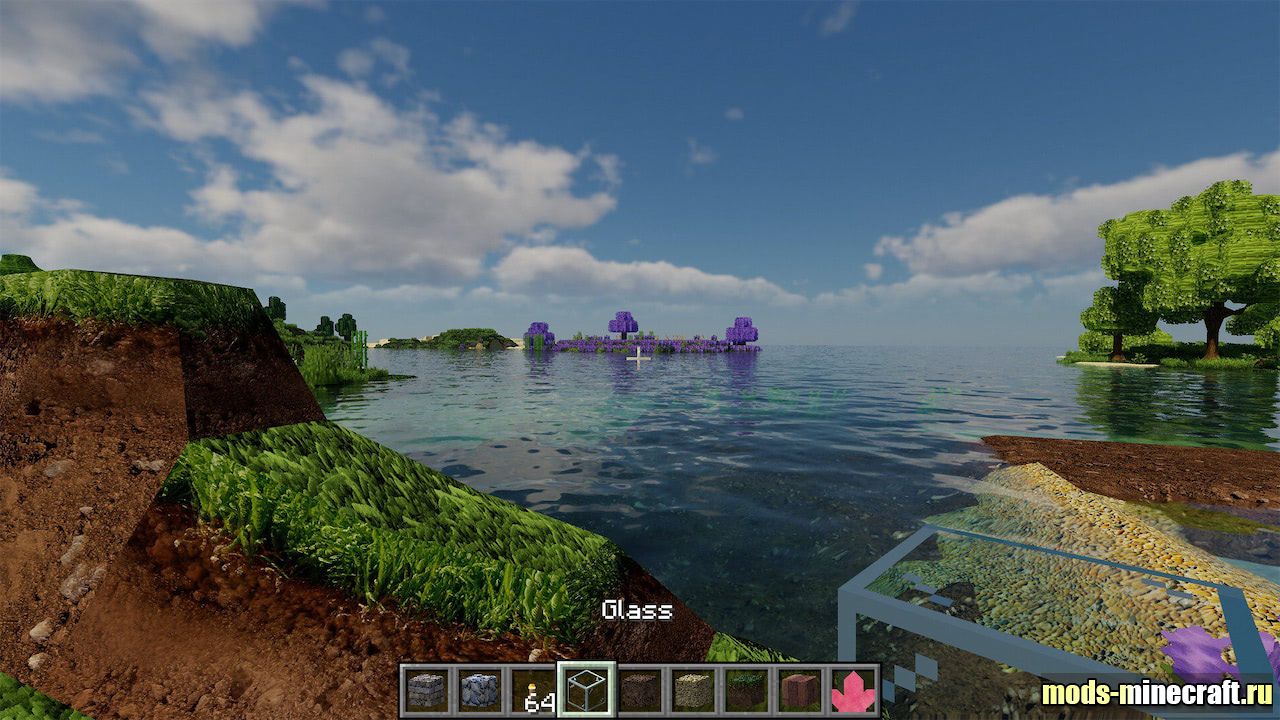
Task: Choose the torch stack of 64
Action: 533,690
